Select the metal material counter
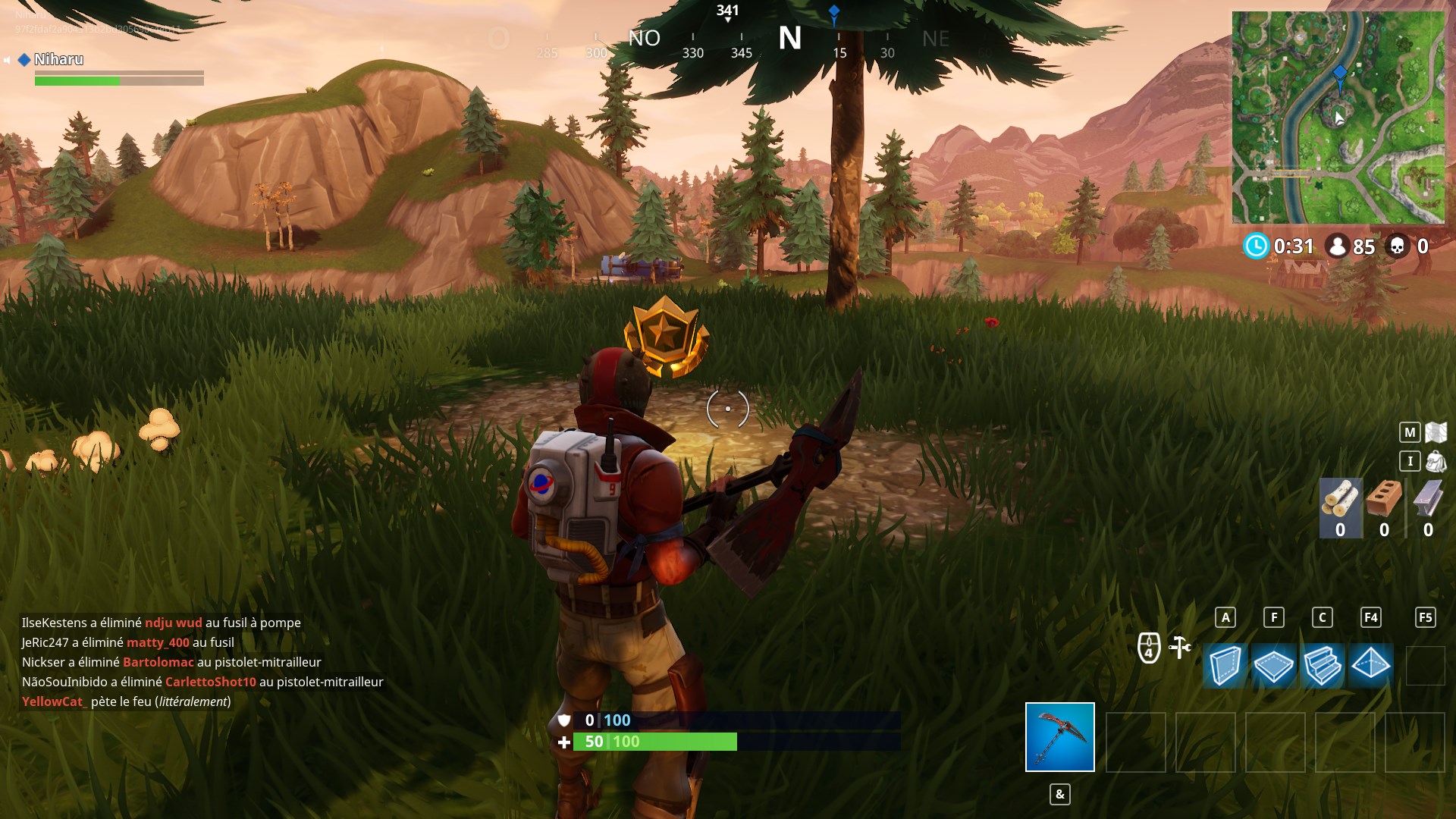Image resolution: width=1456 pixels, height=819 pixels. click(1428, 508)
